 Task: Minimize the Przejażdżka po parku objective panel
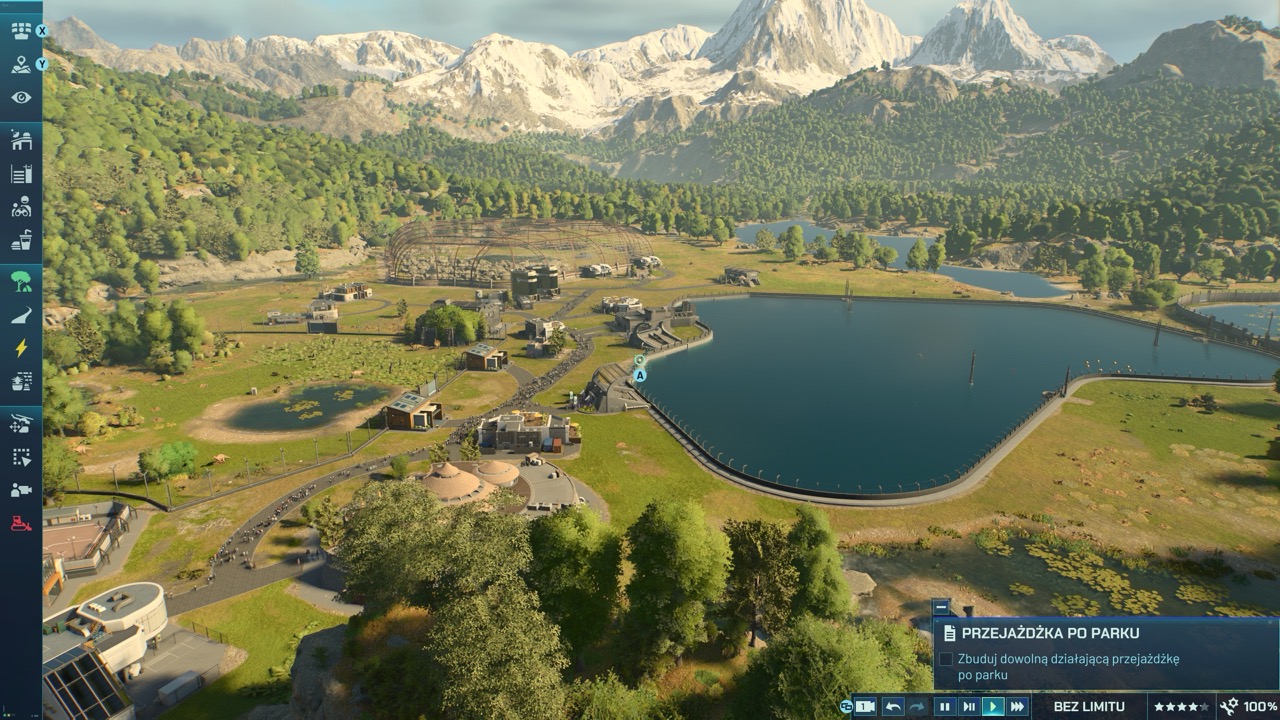[x=940, y=606]
